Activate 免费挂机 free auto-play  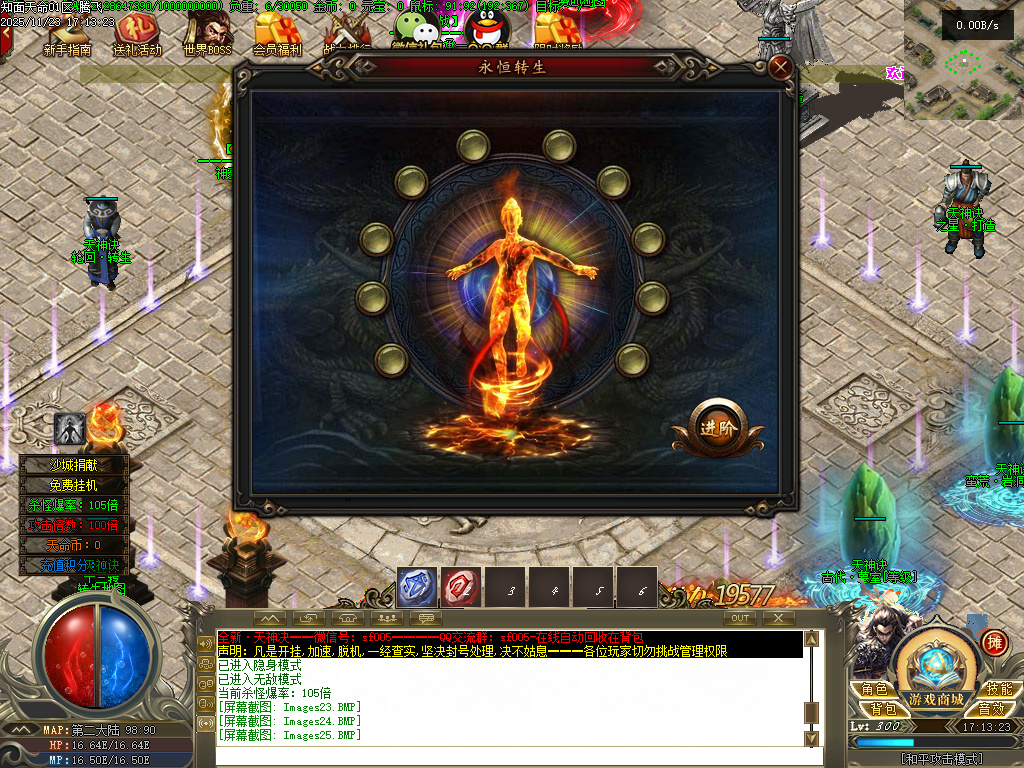coord(75,485)
